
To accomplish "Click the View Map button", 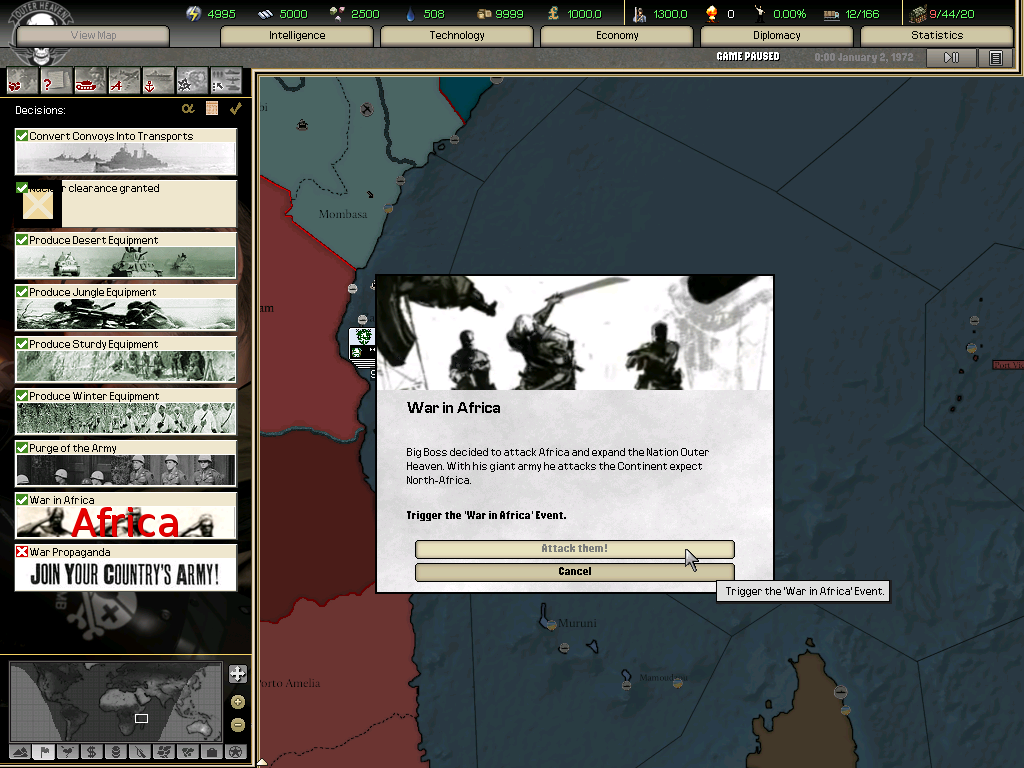I will pyautogui.click(x=93, y=36).
